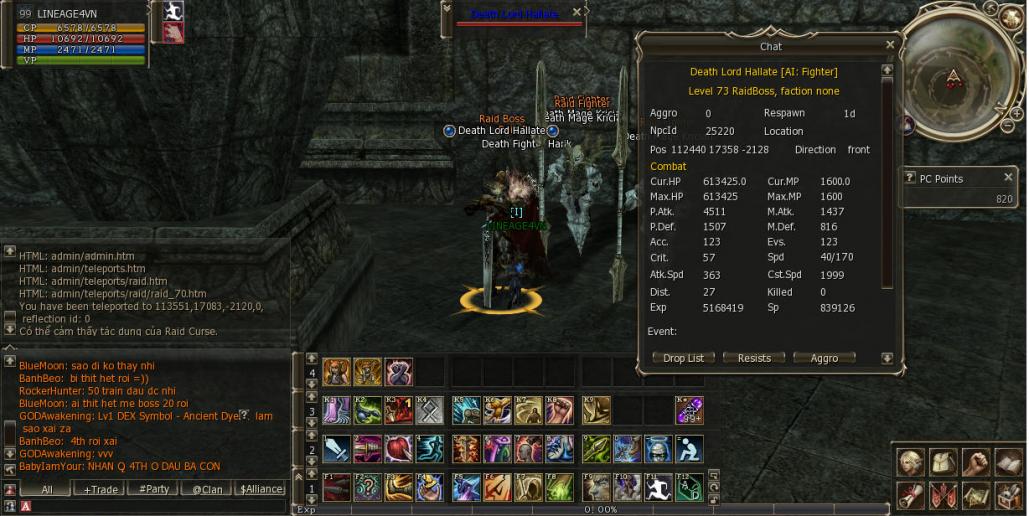Click the chat message input field
The height and width of the screenshot is (516, 1029).
click(150, 506)
